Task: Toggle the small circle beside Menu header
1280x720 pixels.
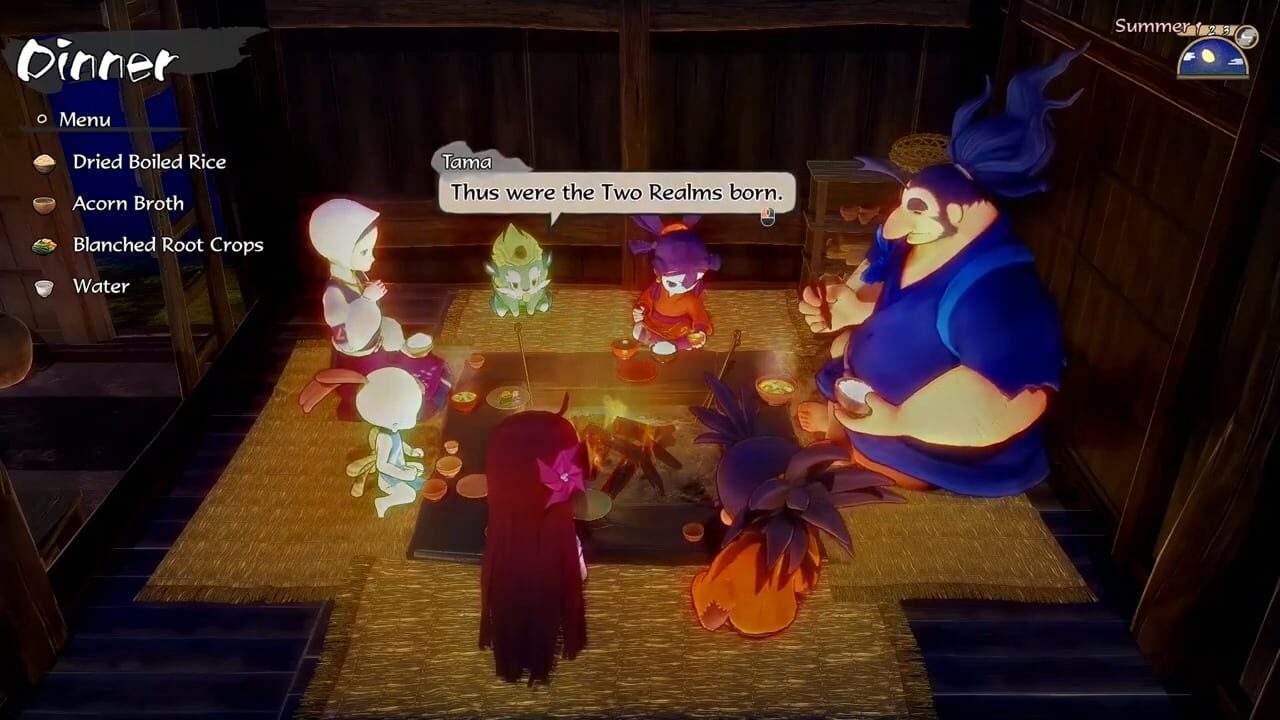Action: [x=41, y=120]
